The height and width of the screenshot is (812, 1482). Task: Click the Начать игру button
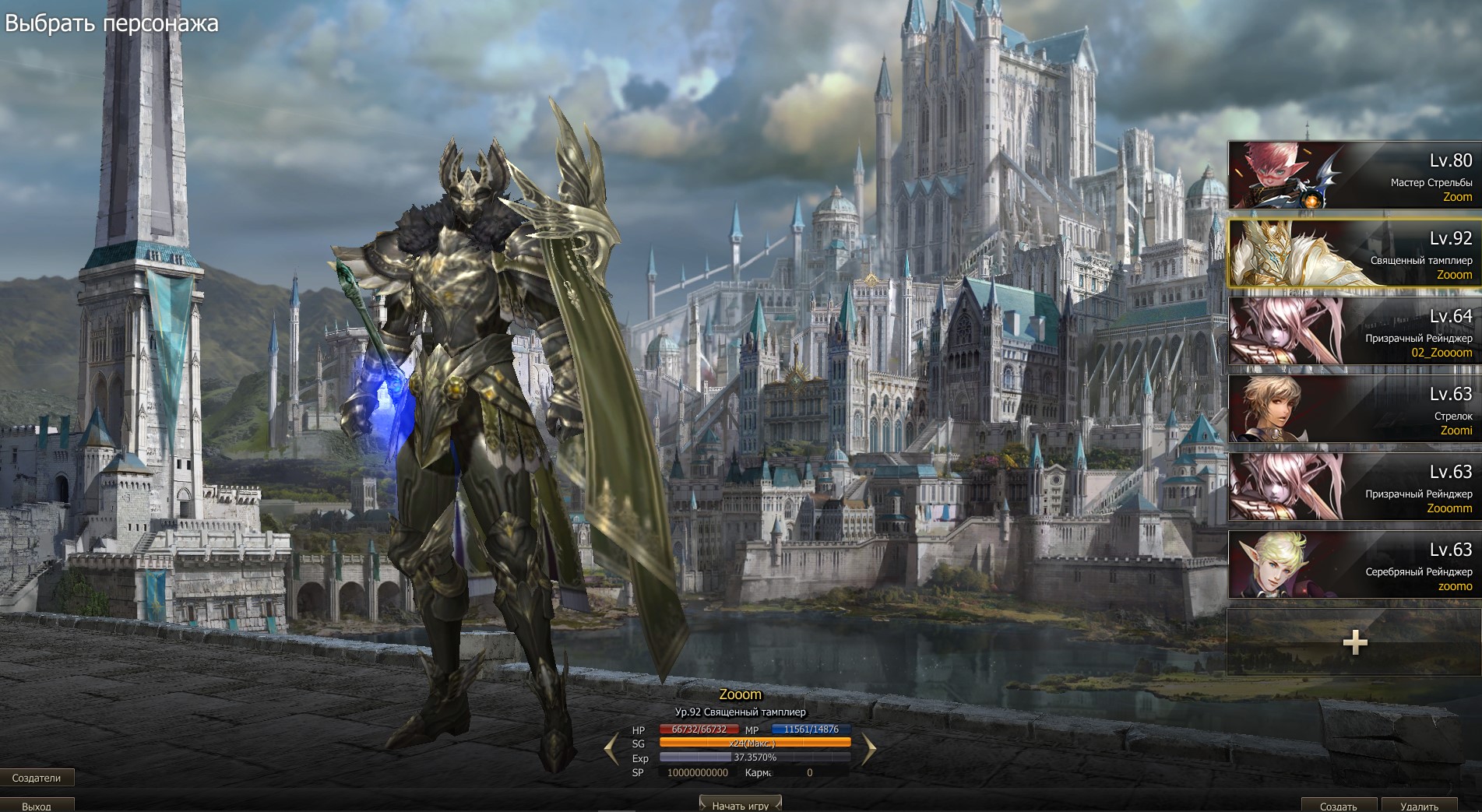click(x=740, y=805)
